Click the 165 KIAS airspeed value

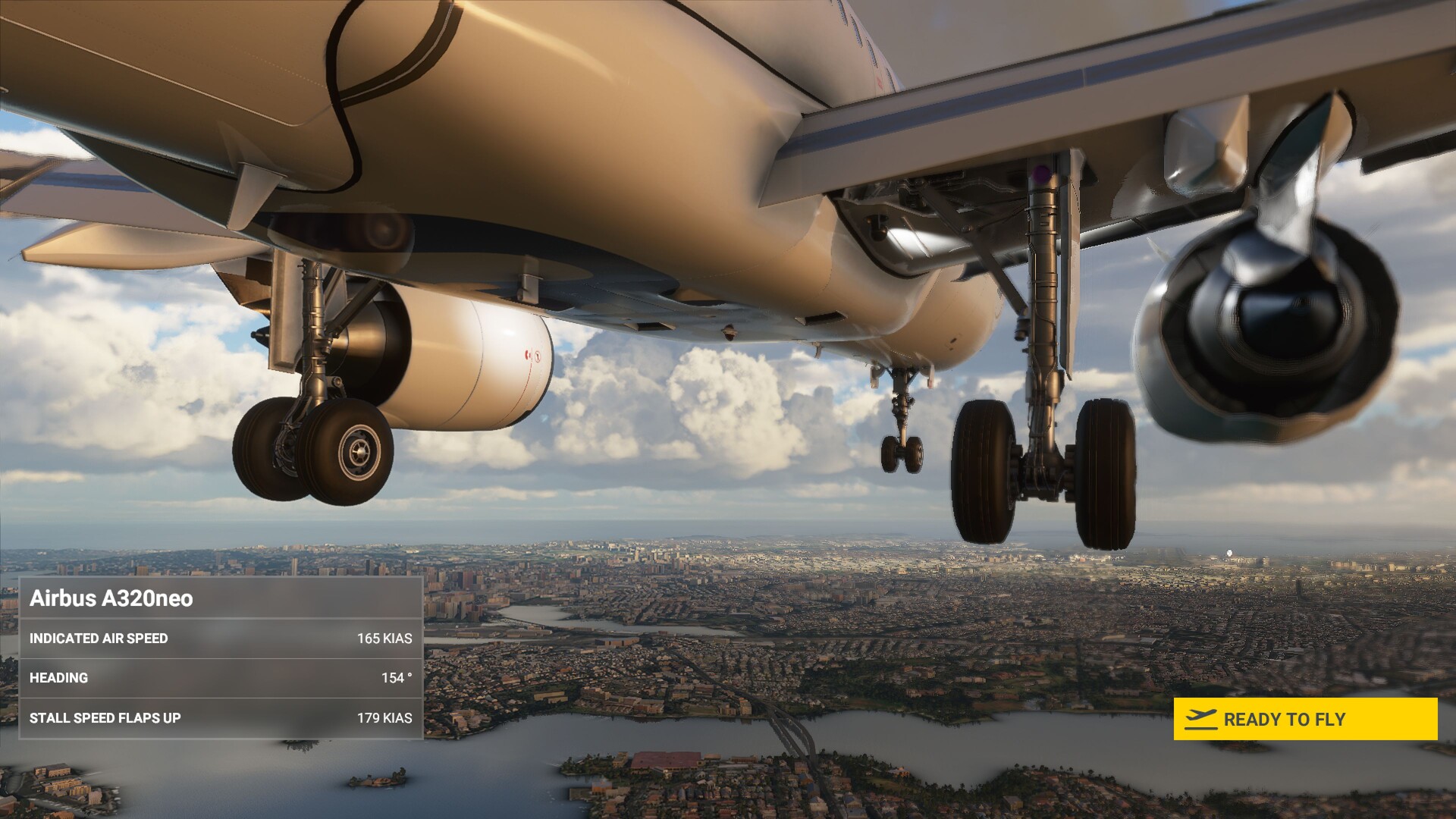click(385, 639)
